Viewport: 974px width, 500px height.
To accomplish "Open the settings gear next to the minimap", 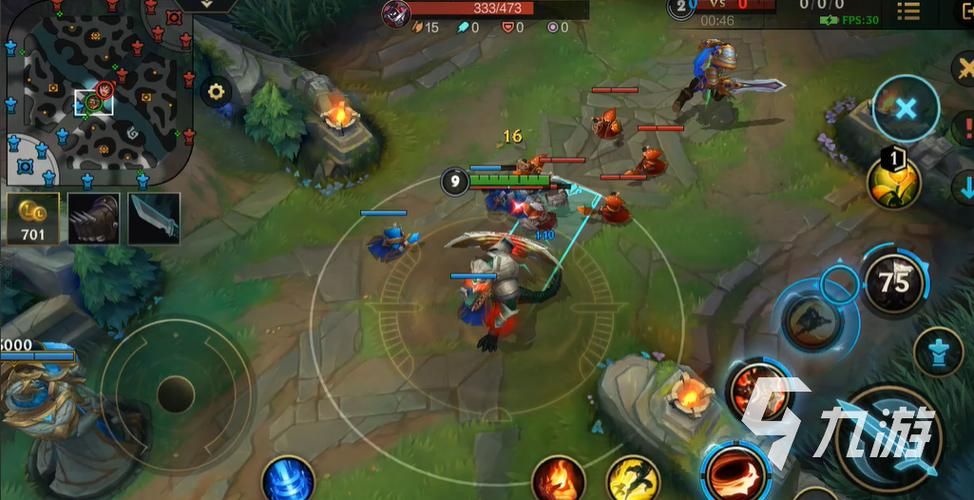I will [x=214, y=92].
